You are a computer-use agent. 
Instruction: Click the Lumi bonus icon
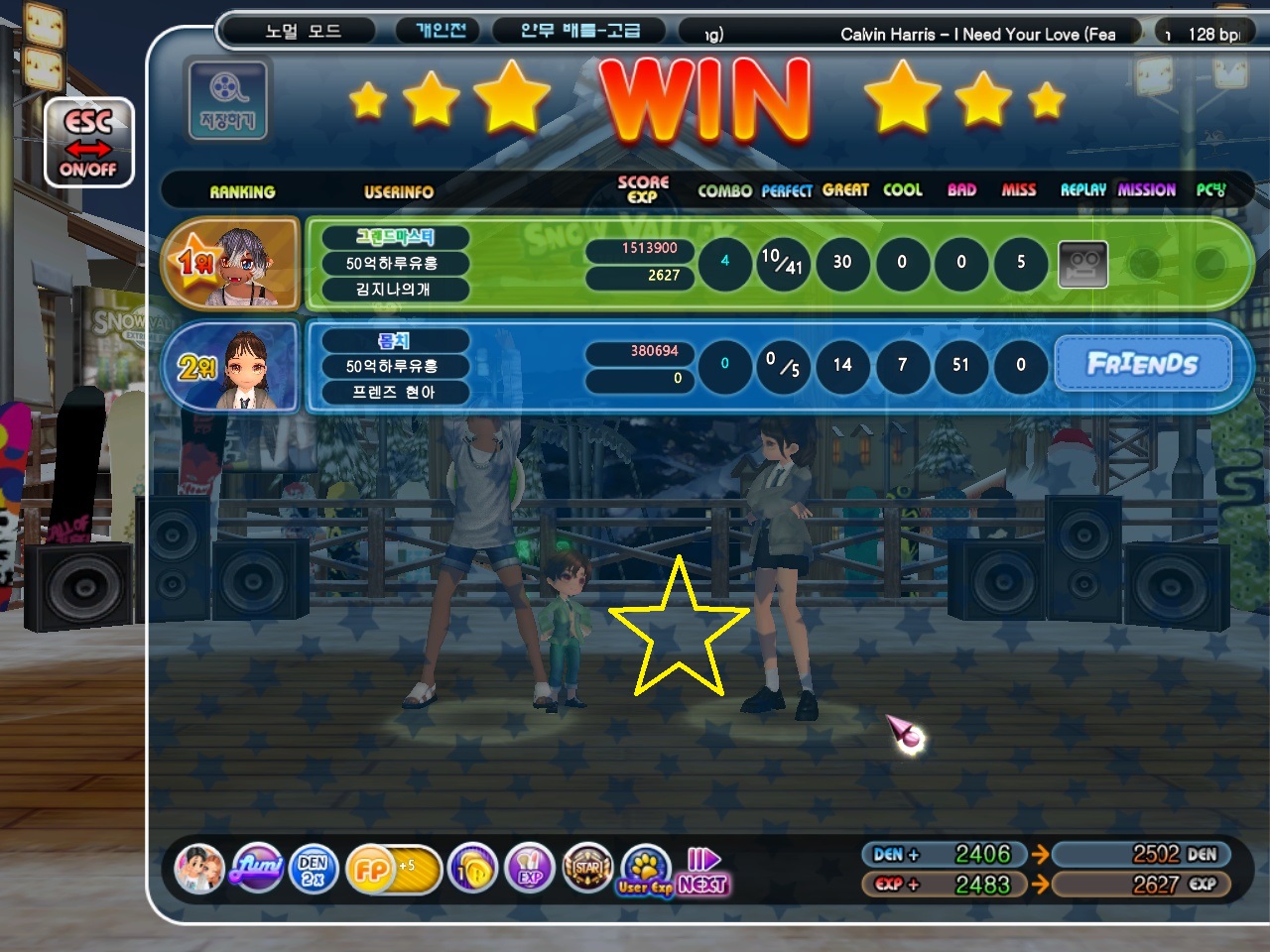(x=257, y=869)
